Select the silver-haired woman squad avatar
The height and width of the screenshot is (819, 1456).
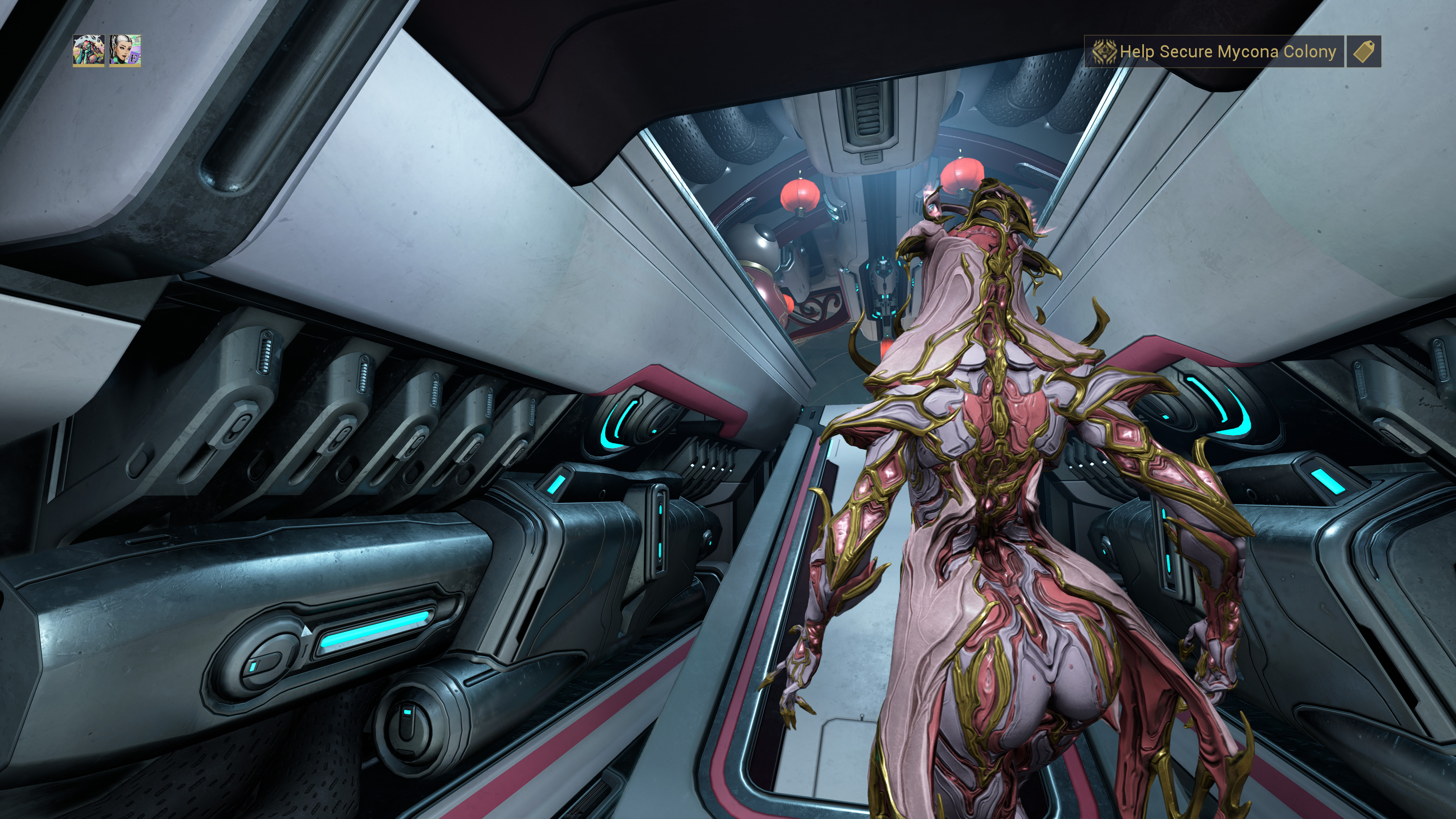click(125, 51)
